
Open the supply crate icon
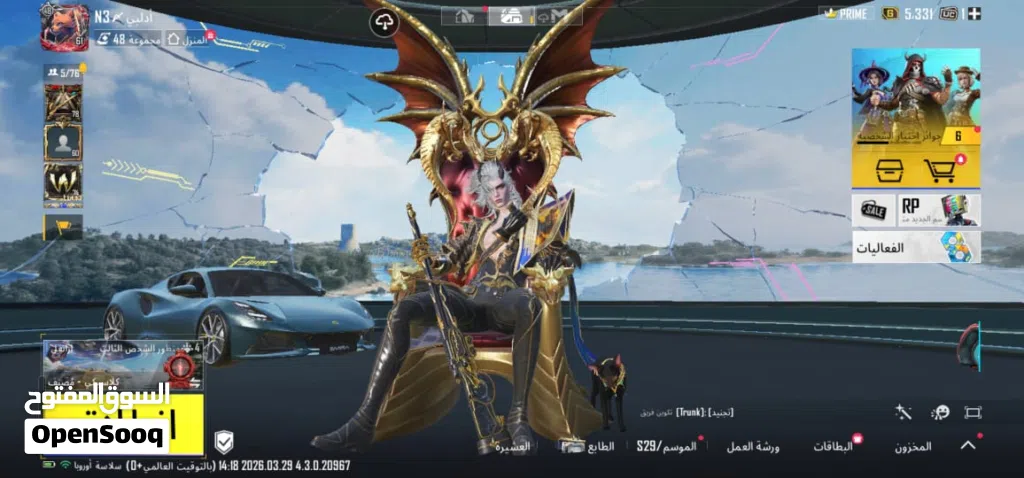tap(889, 171)
